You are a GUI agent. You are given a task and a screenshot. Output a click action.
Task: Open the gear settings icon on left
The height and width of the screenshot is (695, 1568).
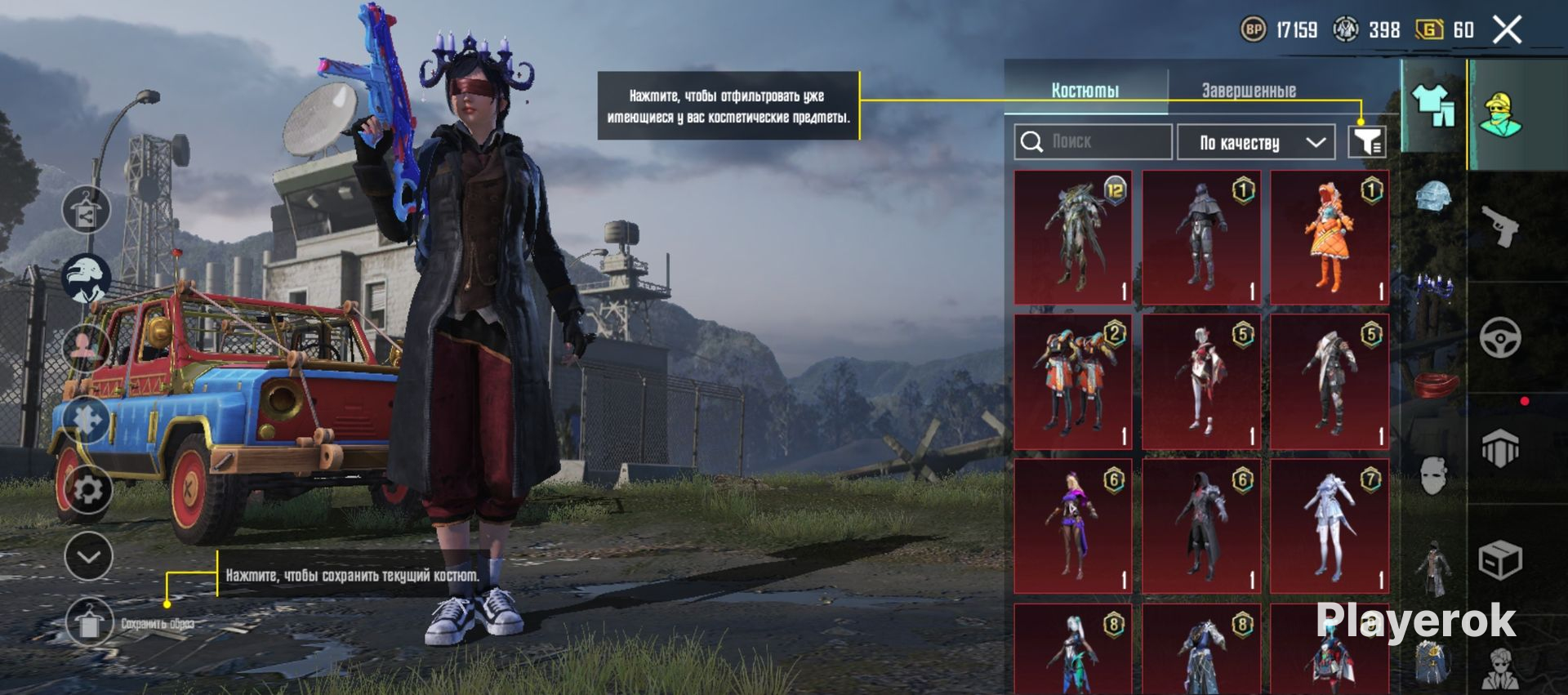point(87,490)
